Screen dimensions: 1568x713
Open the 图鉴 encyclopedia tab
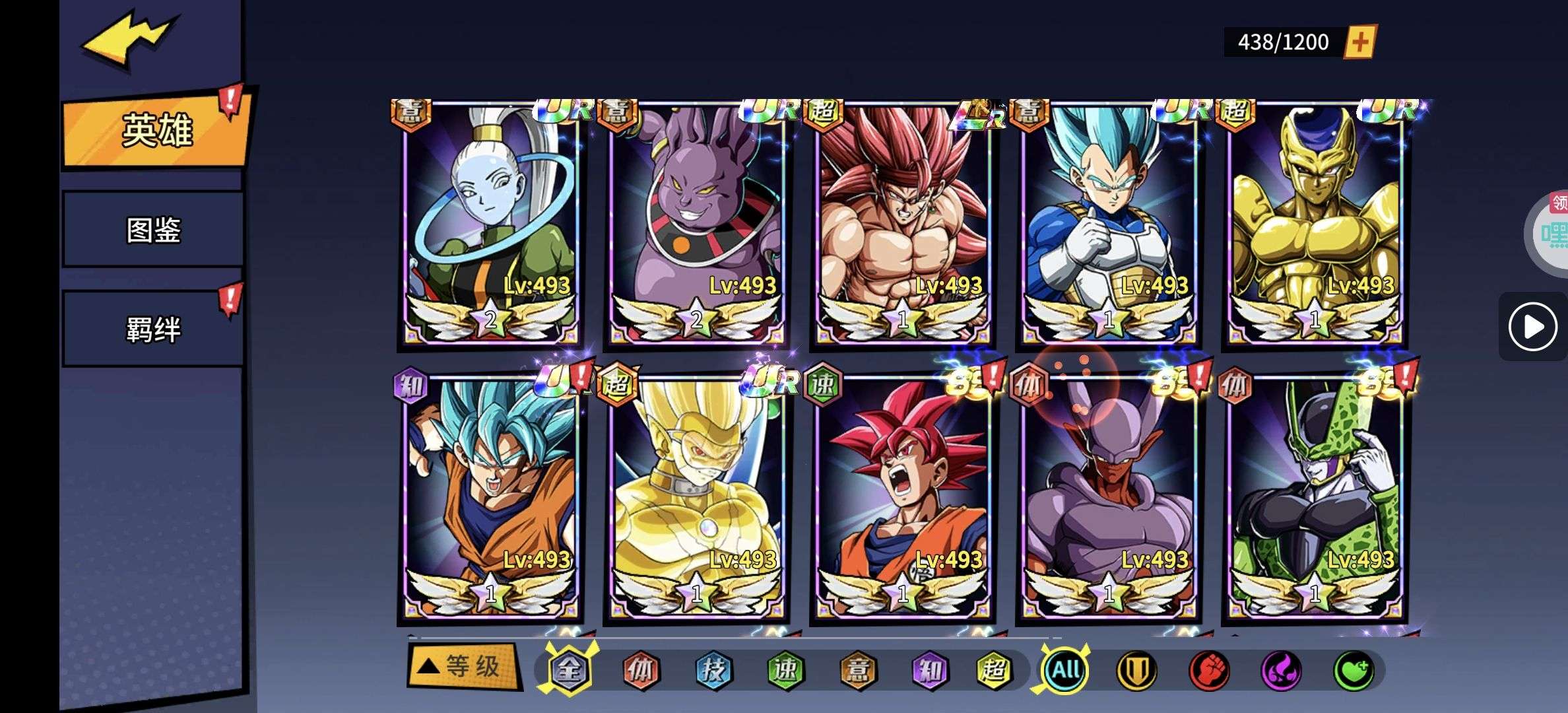[x=153, y=230]
